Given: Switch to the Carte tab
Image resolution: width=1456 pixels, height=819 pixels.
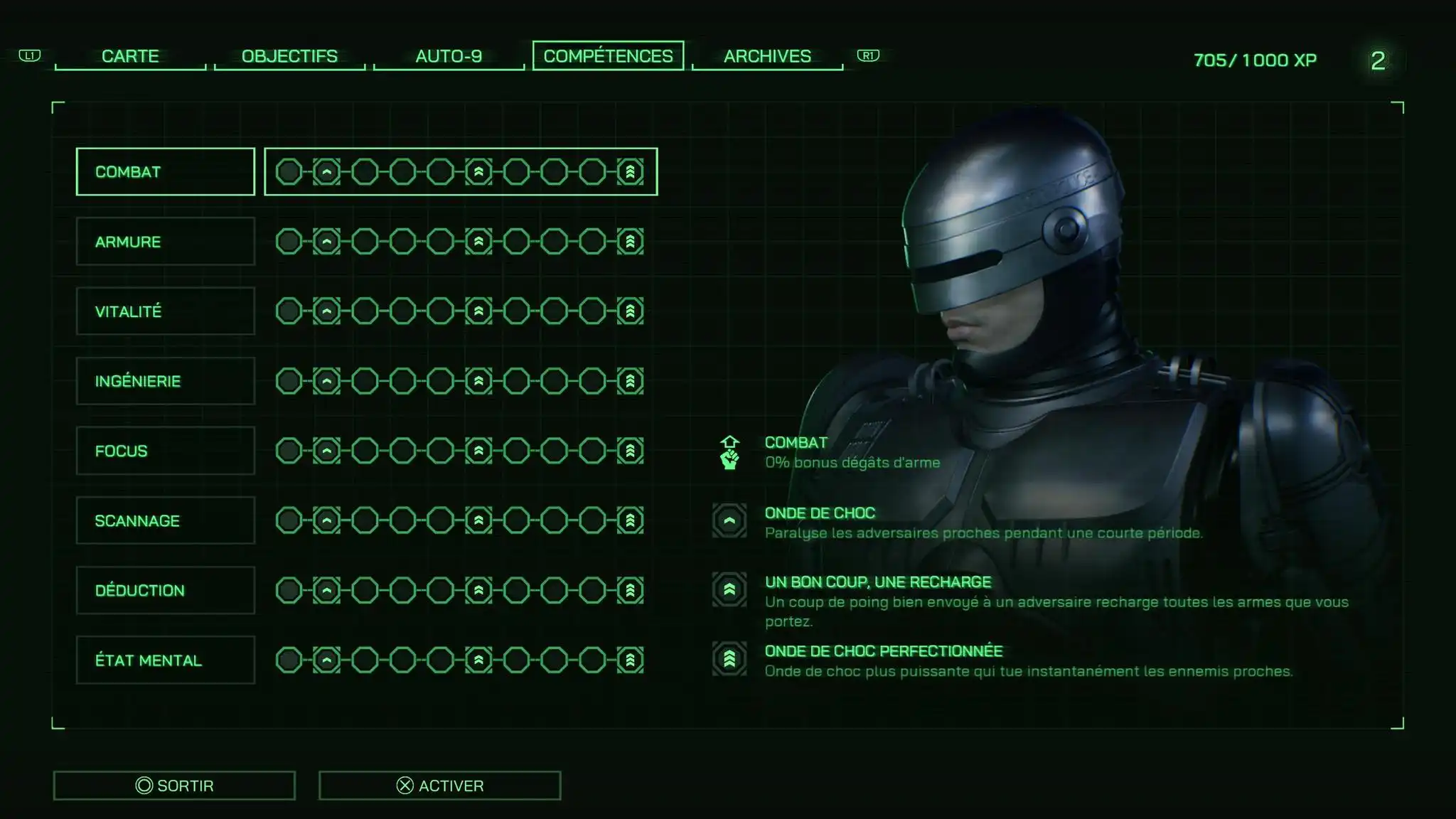Looking at the screenshot, I should coord(130,56).
